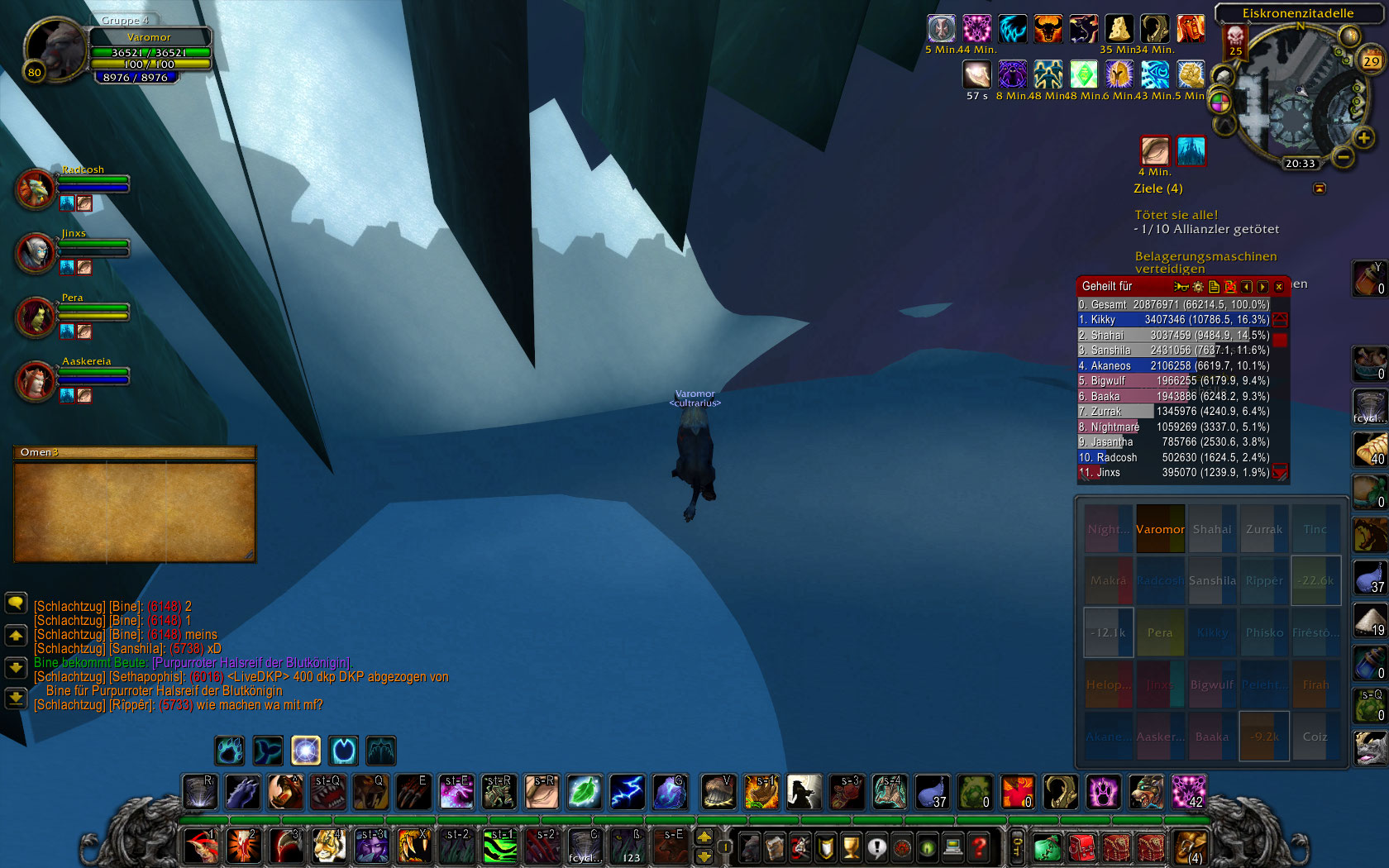Zoom out on the minimap
This screenshot has height=868, width=1389.
1344,155
